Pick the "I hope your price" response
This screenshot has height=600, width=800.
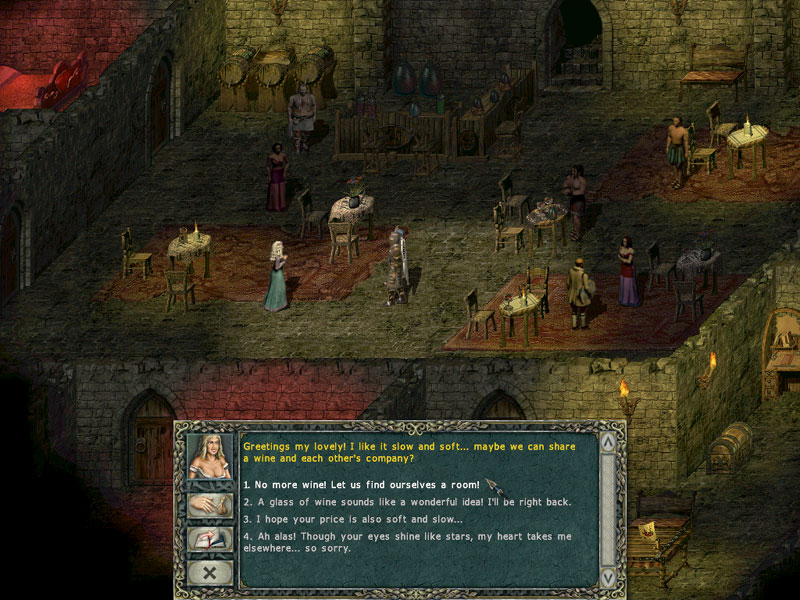(x=353, y=519)
